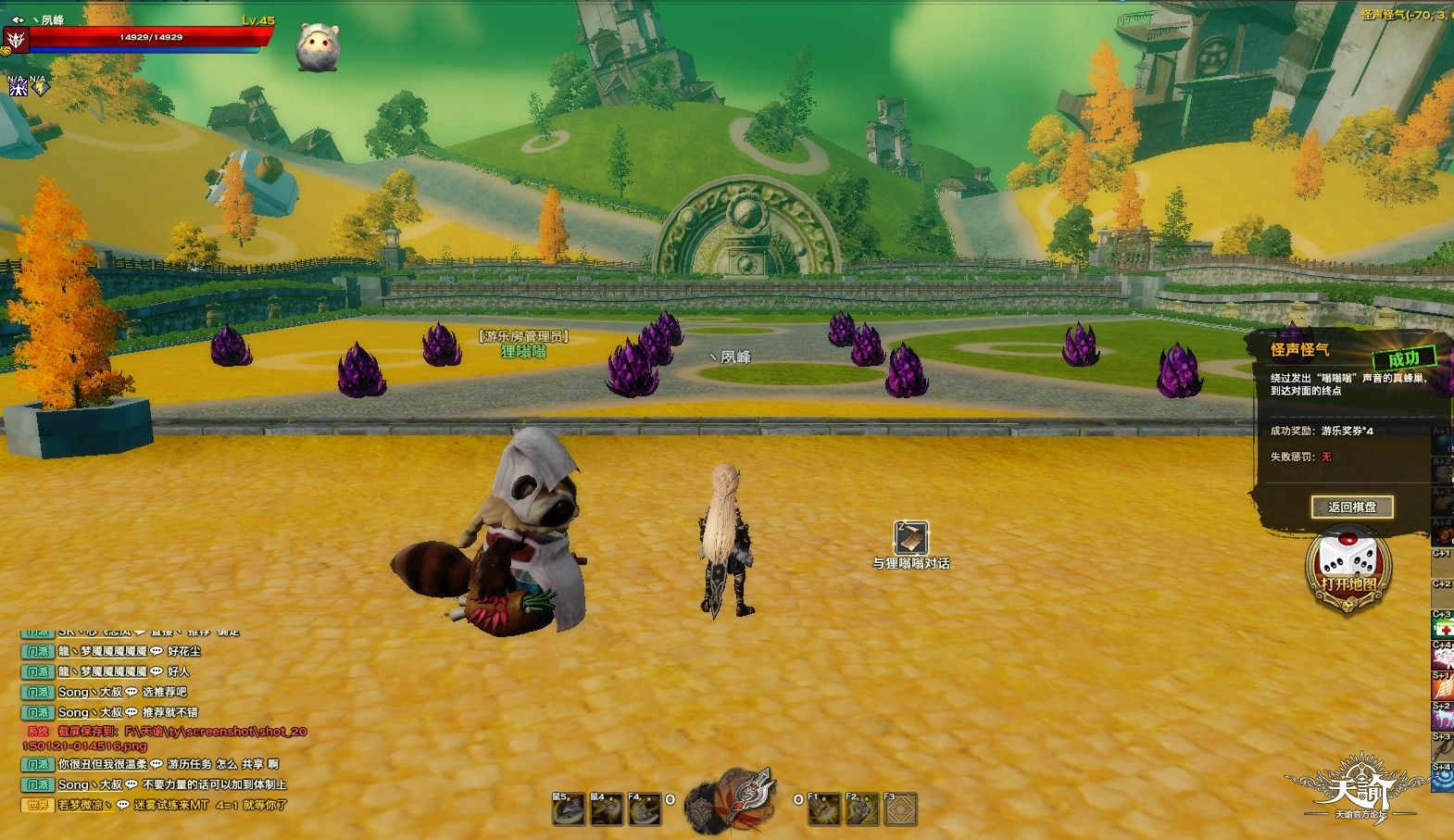The height and width of the screenshot is (840, 1454).
Task: Click the screenshot saved system message
Action: (x=167, y=738)
